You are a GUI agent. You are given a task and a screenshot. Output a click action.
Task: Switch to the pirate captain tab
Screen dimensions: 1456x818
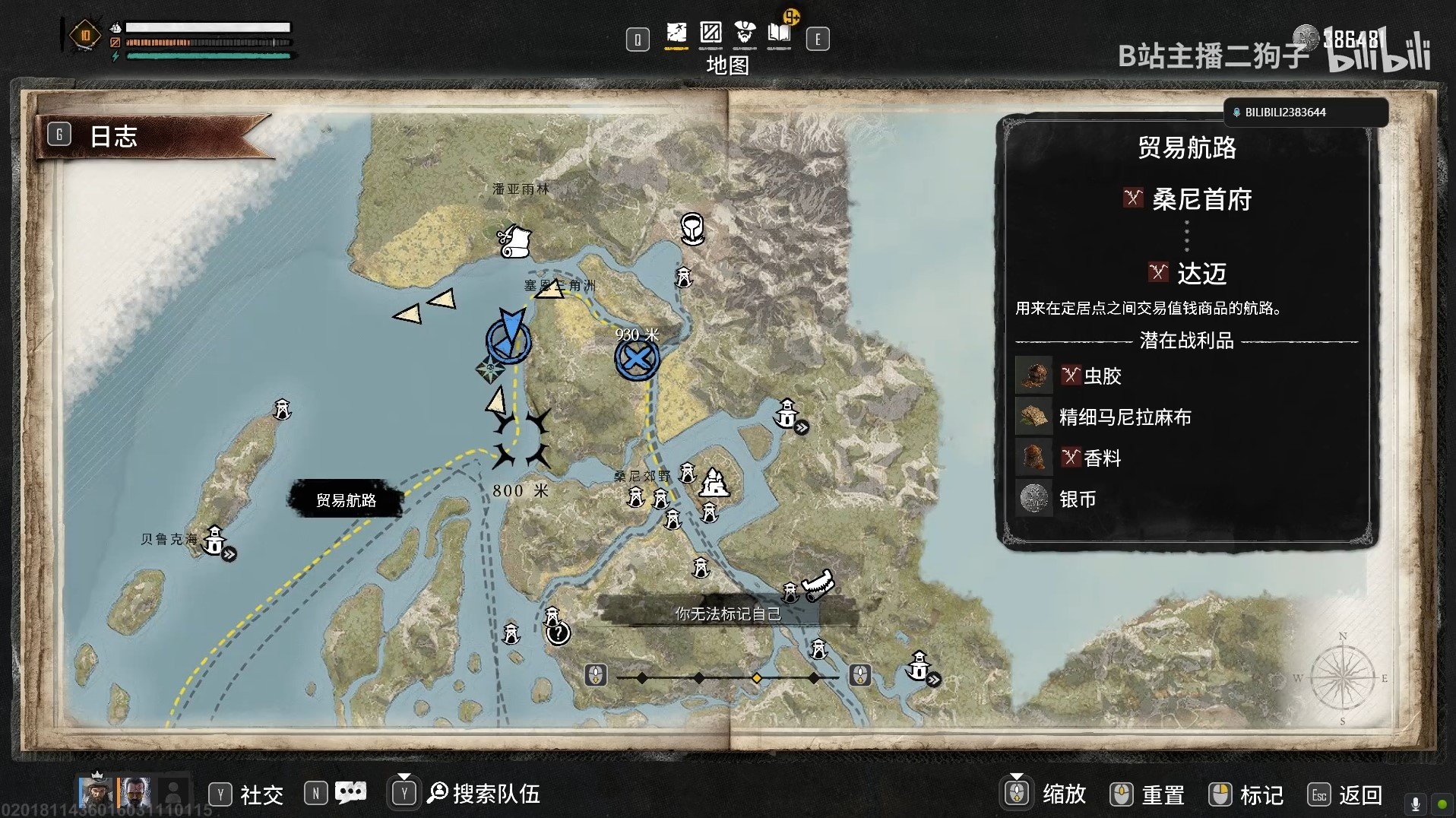(745, 33)
